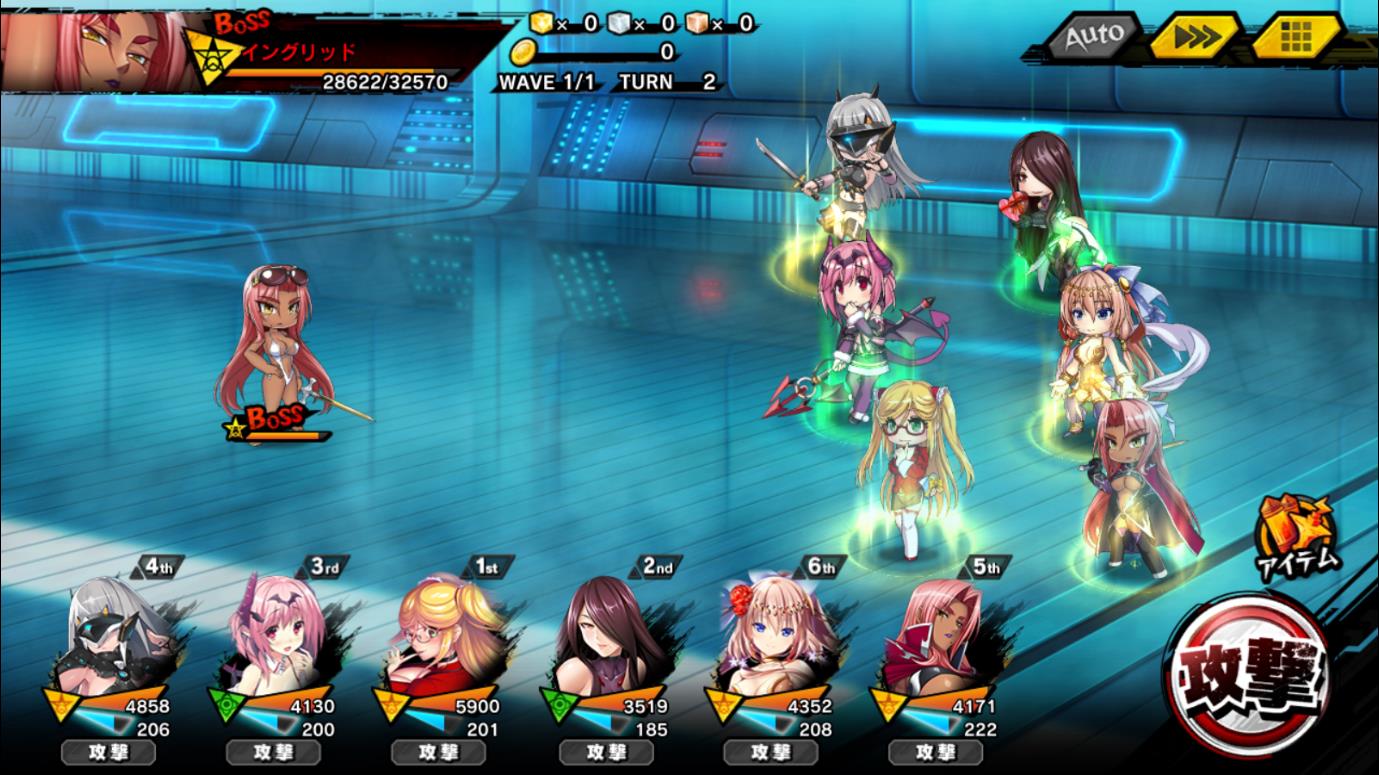Click 攻撃 command under the 6th character

click(770, 752)
